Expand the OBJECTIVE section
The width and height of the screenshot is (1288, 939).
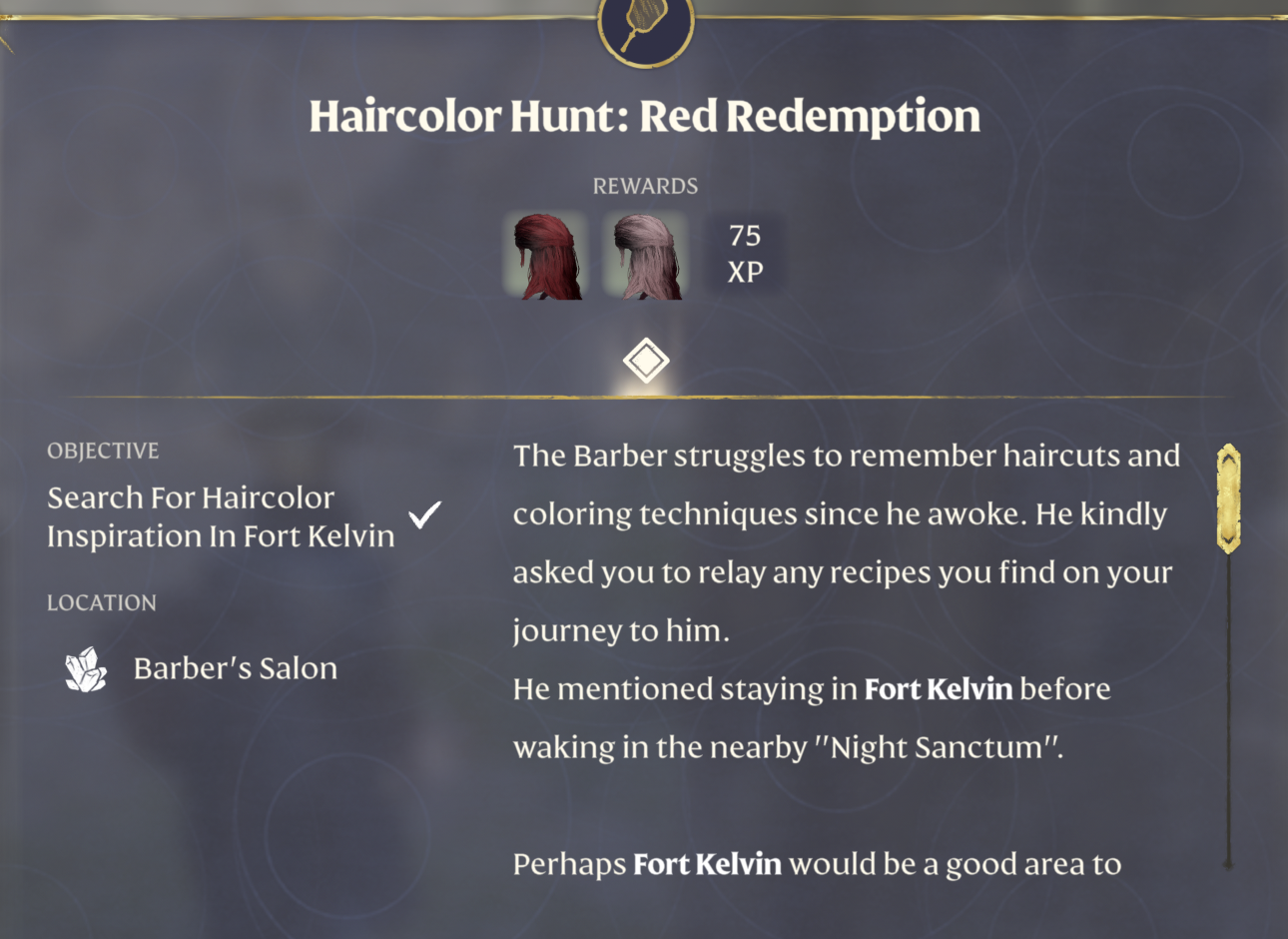click(x=103, y=451)
